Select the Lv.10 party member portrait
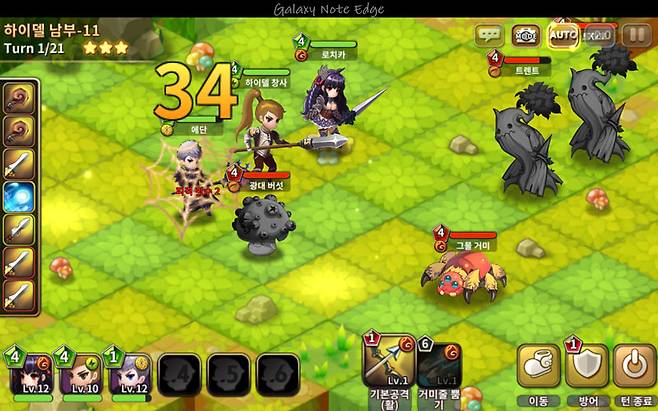Screen dimensions: 658x411 [x=81, y=374]
